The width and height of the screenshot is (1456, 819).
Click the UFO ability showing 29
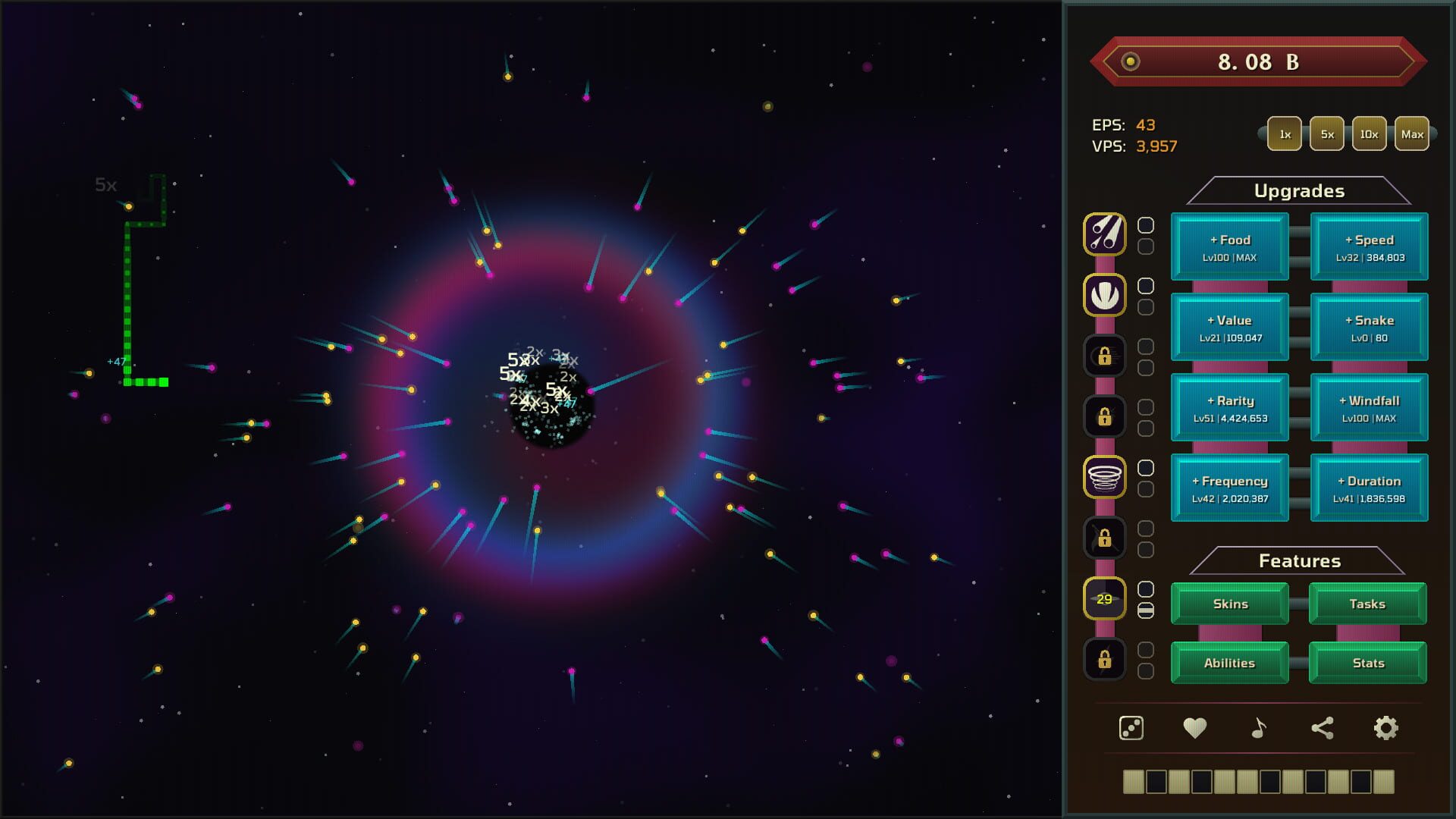click(1105, 598)
